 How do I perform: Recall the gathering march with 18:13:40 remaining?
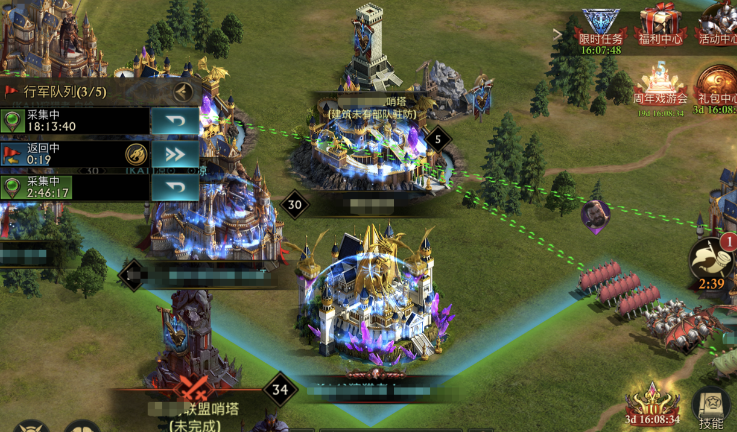coord(175,122)
